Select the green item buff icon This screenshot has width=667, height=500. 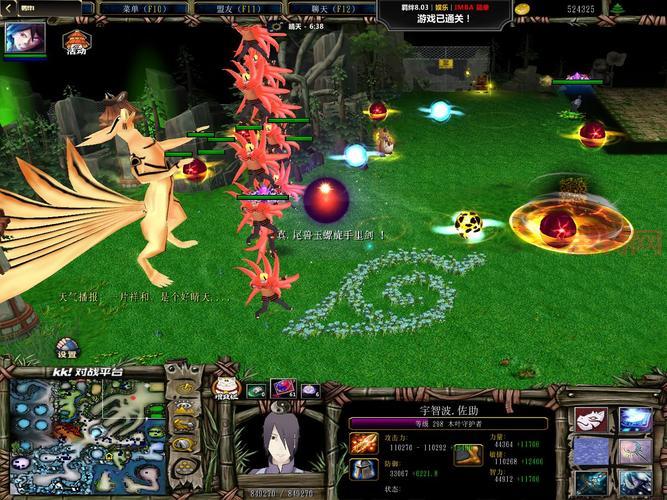(255, 390)
